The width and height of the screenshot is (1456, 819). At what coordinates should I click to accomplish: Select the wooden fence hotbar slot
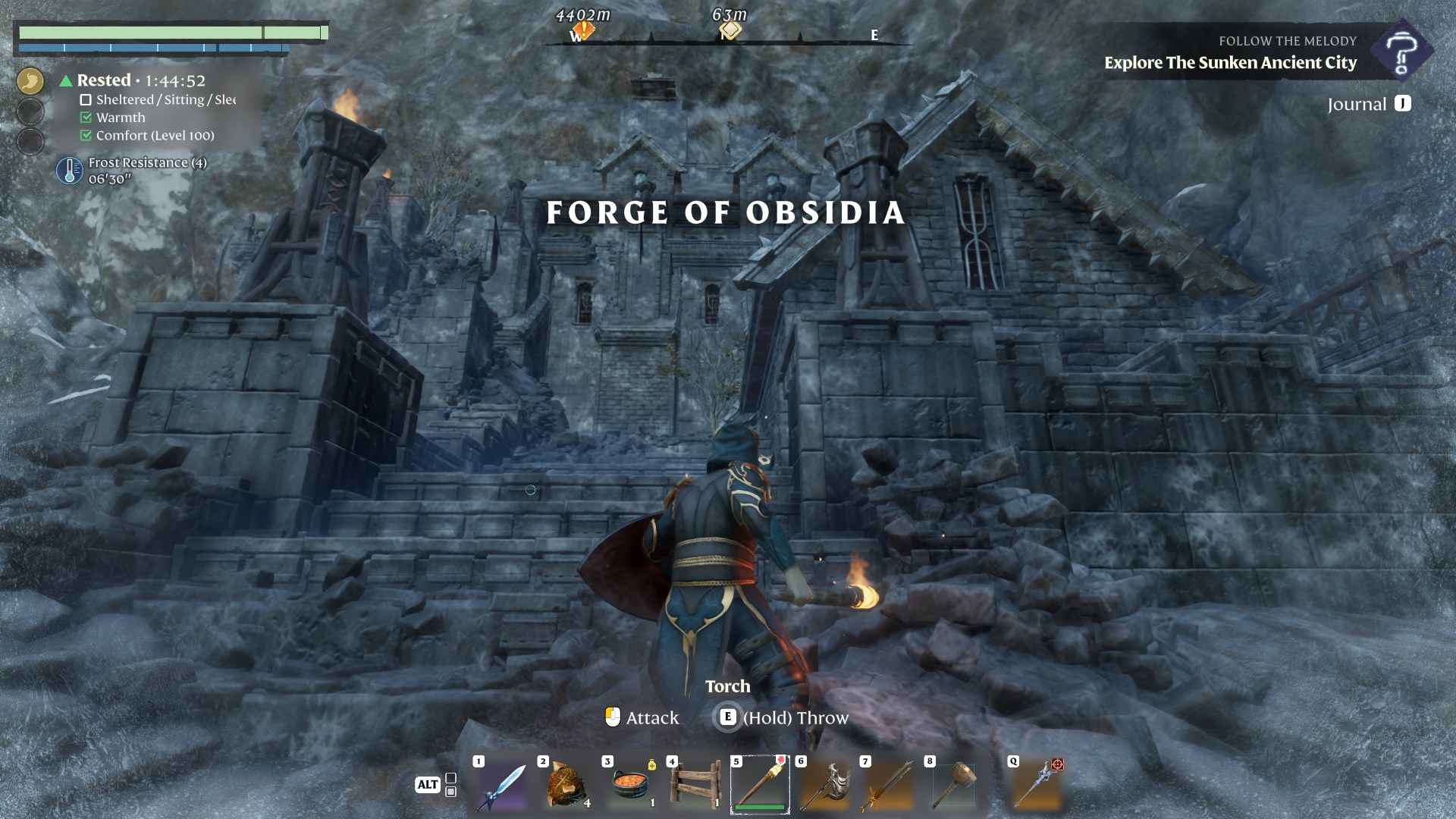click(x=695, y=786)
